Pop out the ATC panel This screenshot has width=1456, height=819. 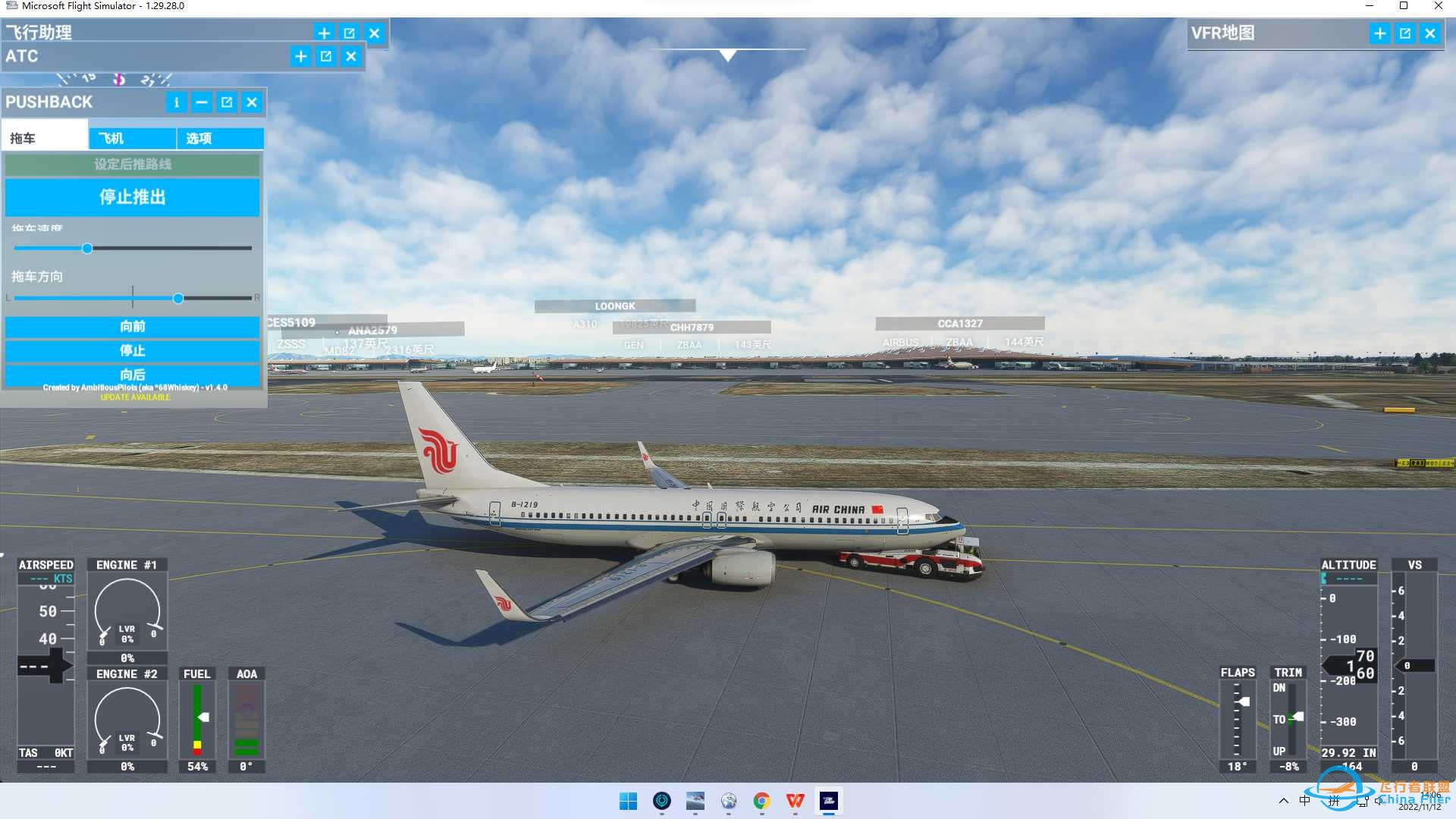325,56
